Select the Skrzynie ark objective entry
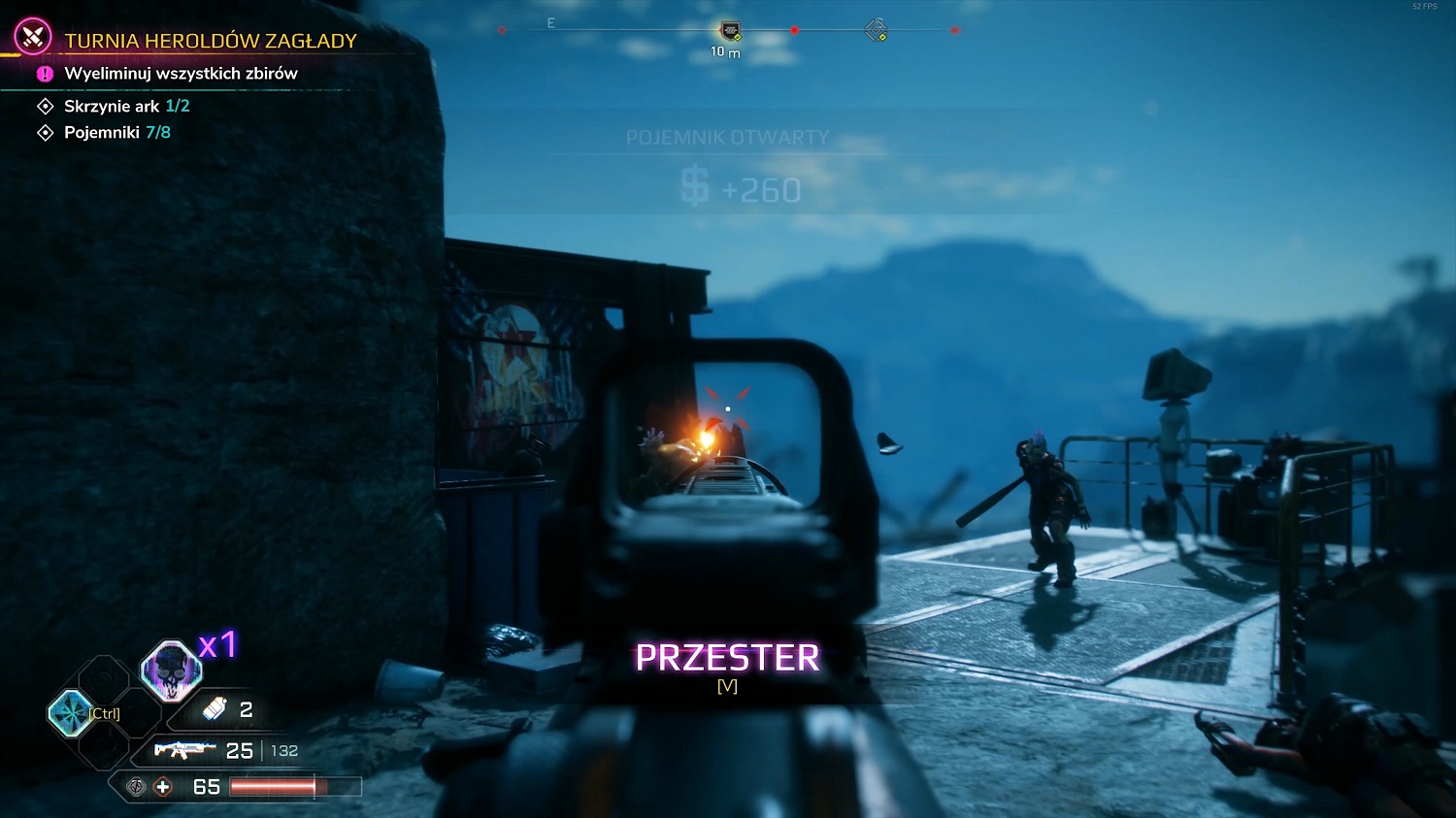This screenshot has width=1456, height=818. (126, 107)
